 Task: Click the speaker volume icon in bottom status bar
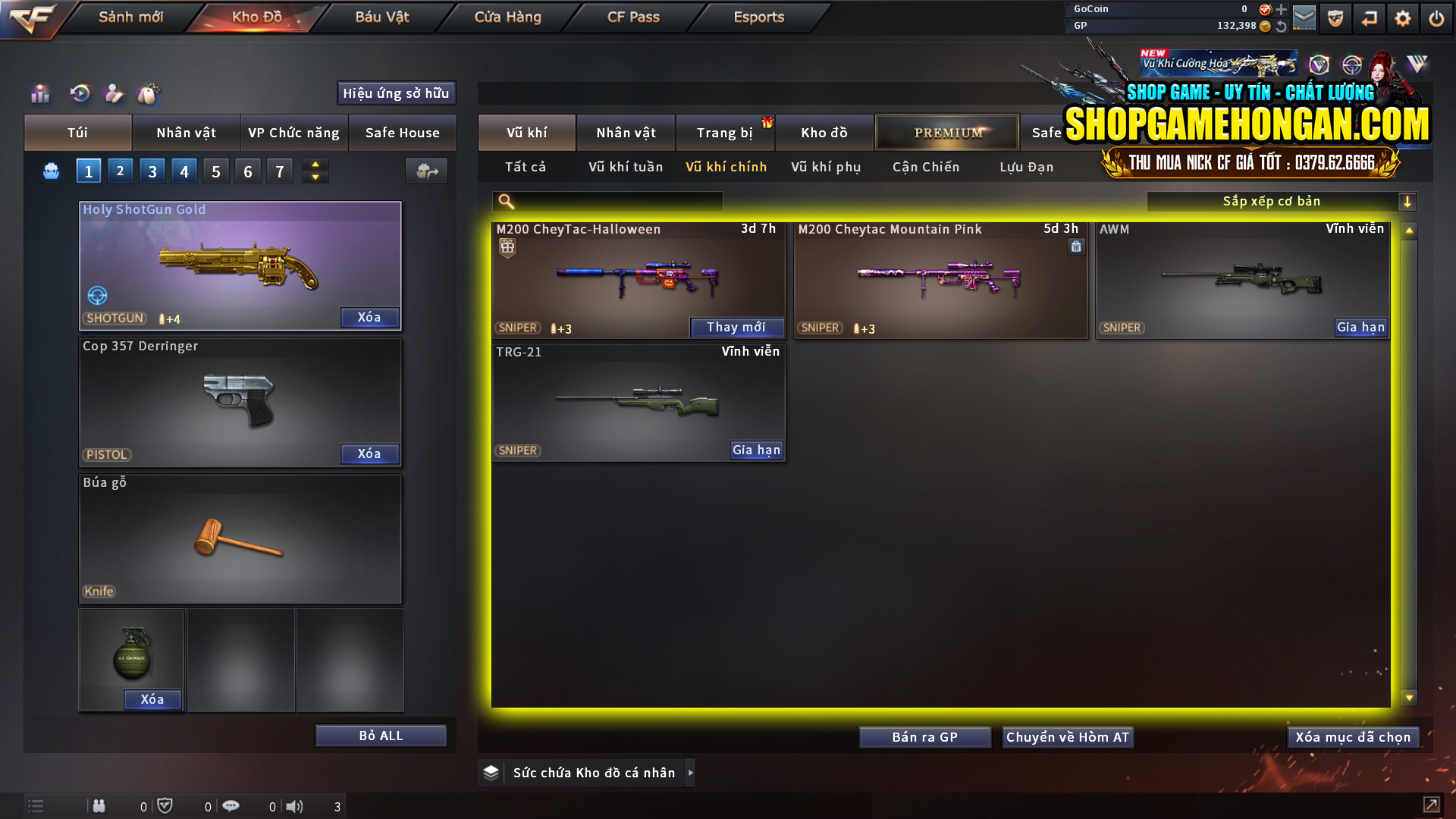tap(294, 805)
